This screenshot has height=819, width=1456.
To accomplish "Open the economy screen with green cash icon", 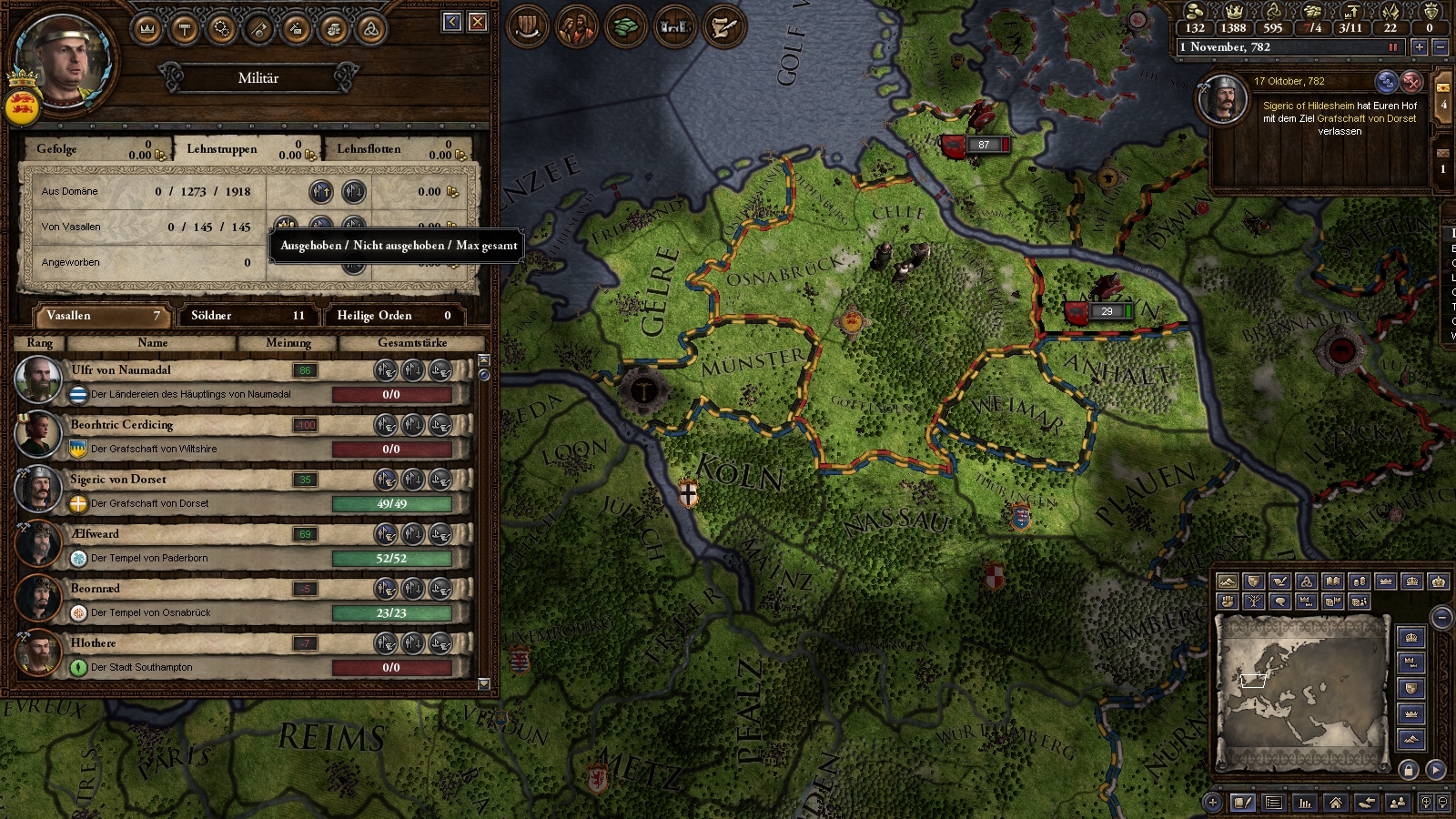I will tap(625, 26).
